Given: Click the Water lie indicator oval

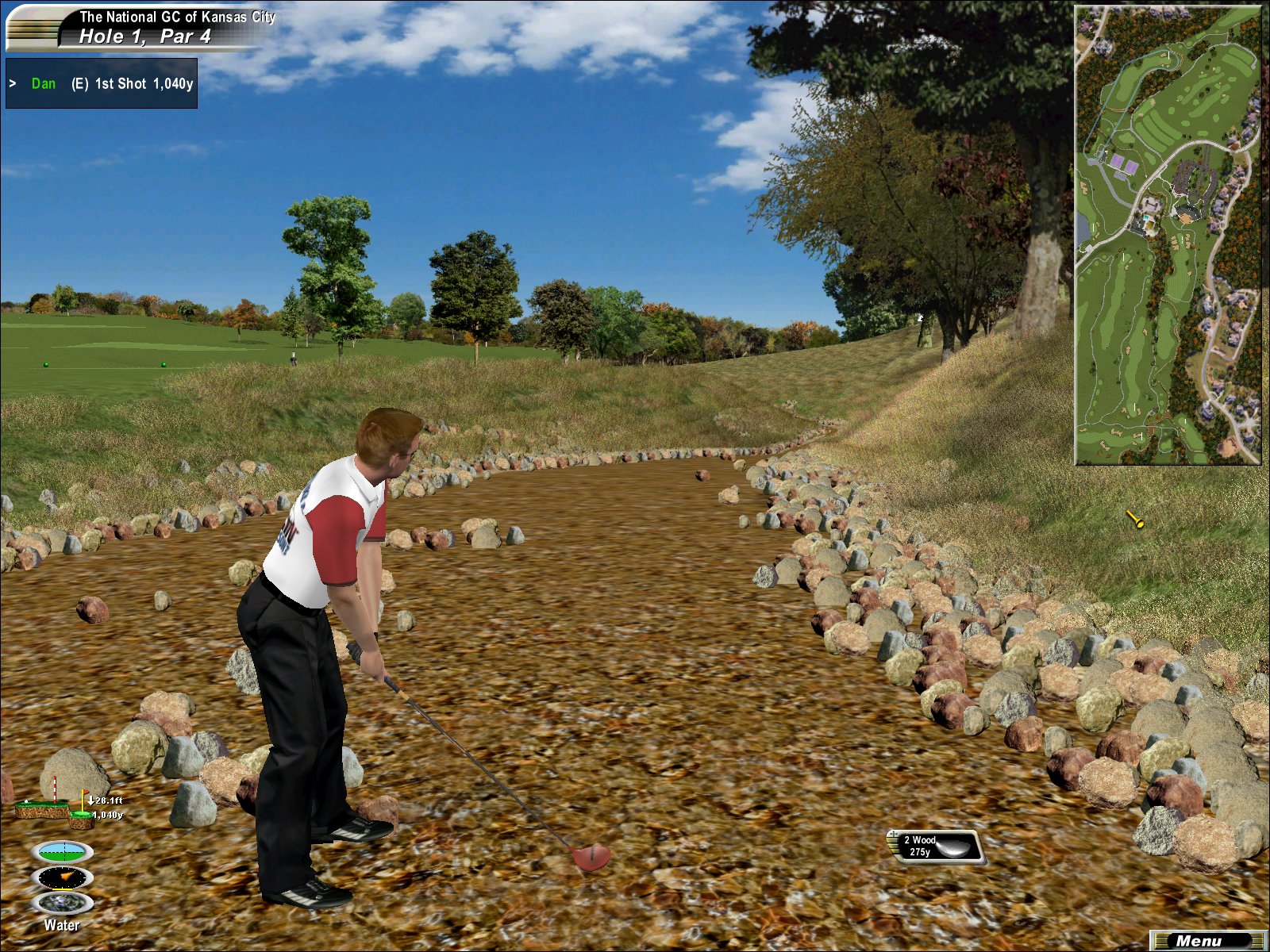Looking at the screenshot, I should pos(62,903).
